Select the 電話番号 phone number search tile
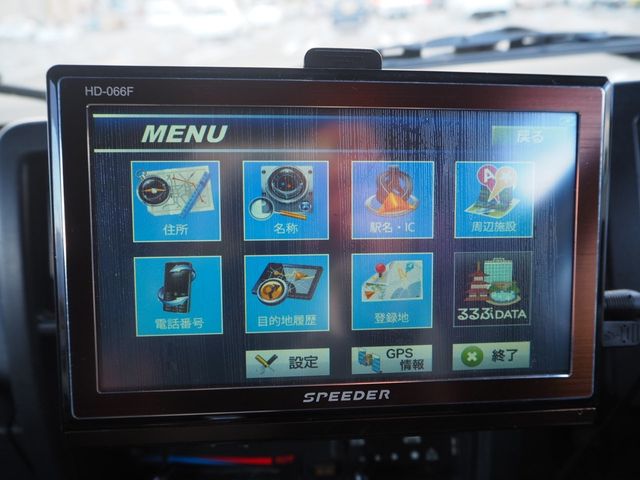This screenshot has height=480, width=640. coord(178,295)
